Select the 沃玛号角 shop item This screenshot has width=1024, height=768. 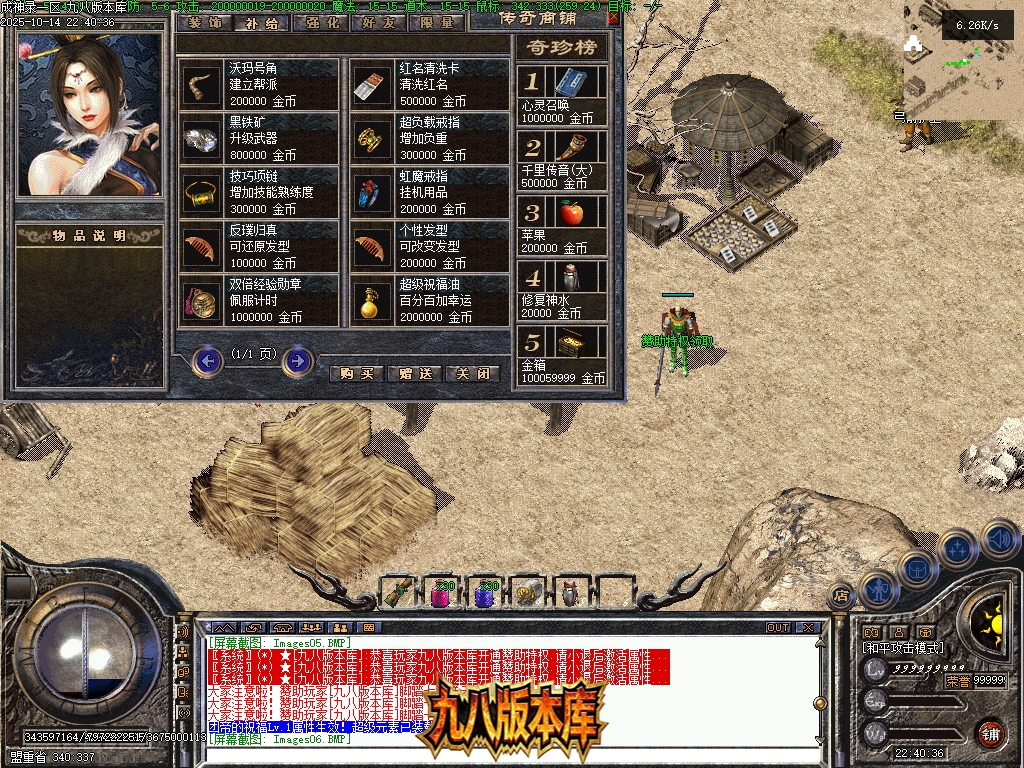pos(259,84)
